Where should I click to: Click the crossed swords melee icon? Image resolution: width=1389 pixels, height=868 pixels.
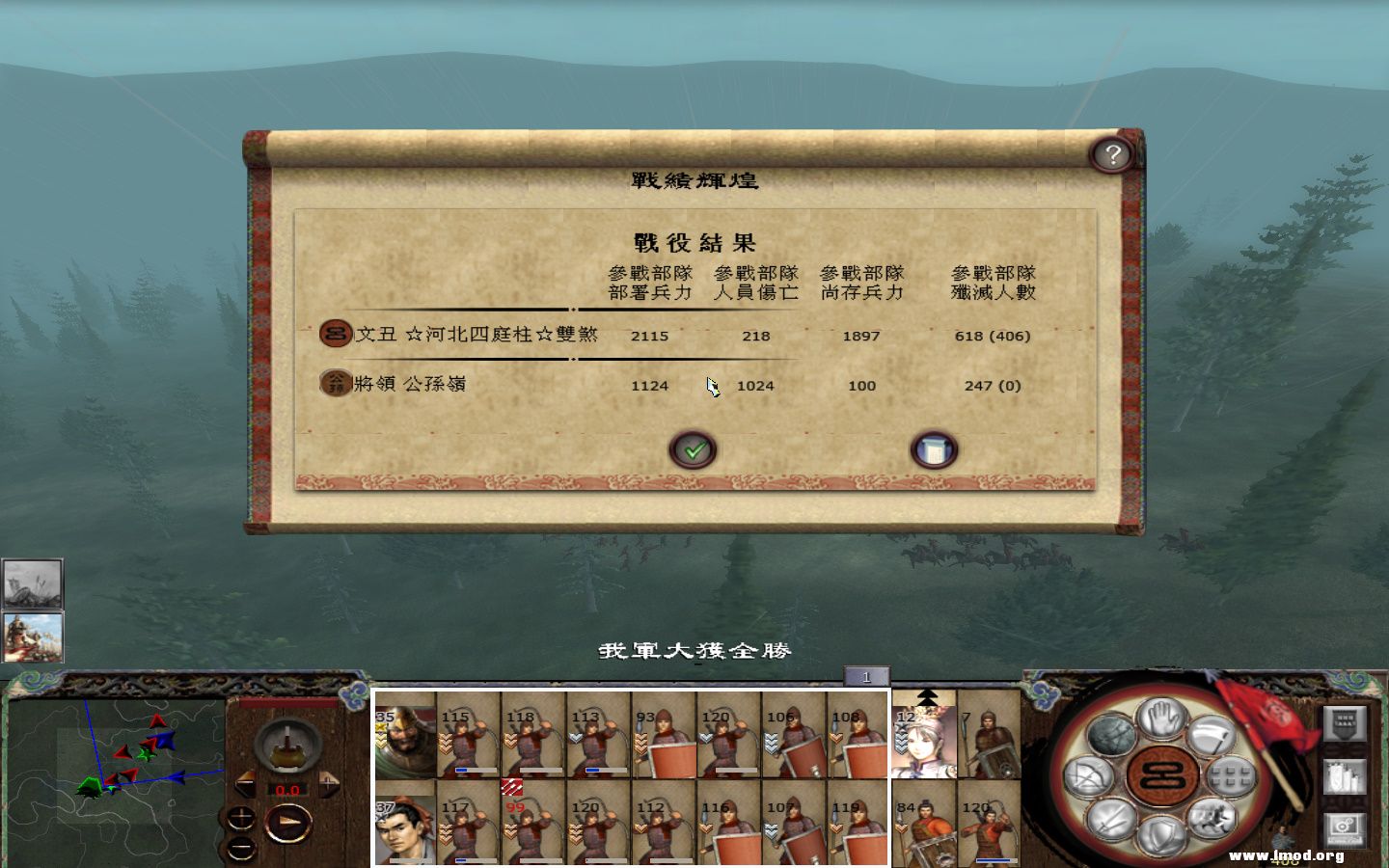click(x=1110, y=821)
